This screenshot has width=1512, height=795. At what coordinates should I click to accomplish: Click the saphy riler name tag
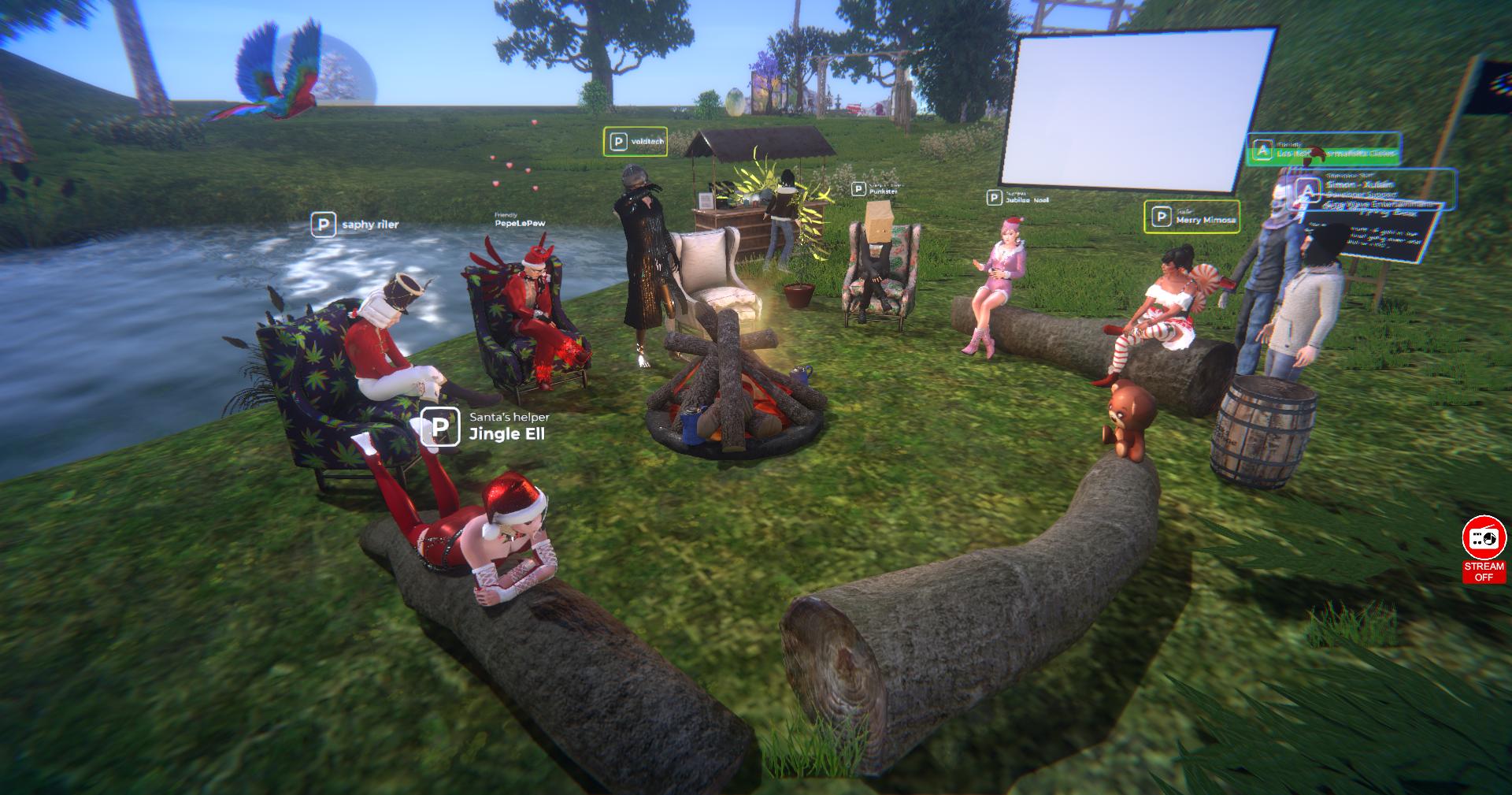coord(356,225)
